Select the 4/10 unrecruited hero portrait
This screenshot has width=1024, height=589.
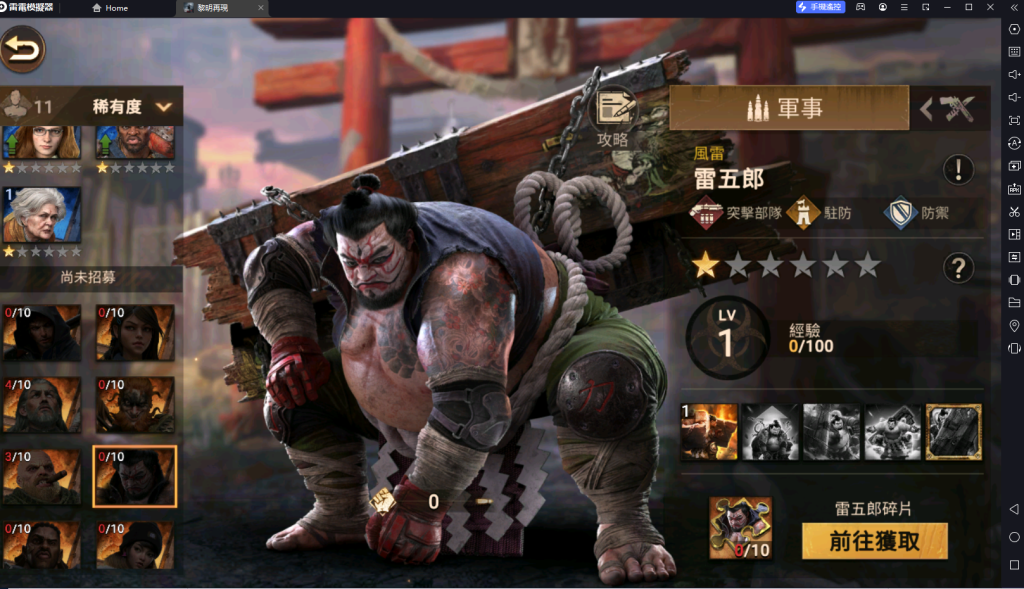coord(41,404)
